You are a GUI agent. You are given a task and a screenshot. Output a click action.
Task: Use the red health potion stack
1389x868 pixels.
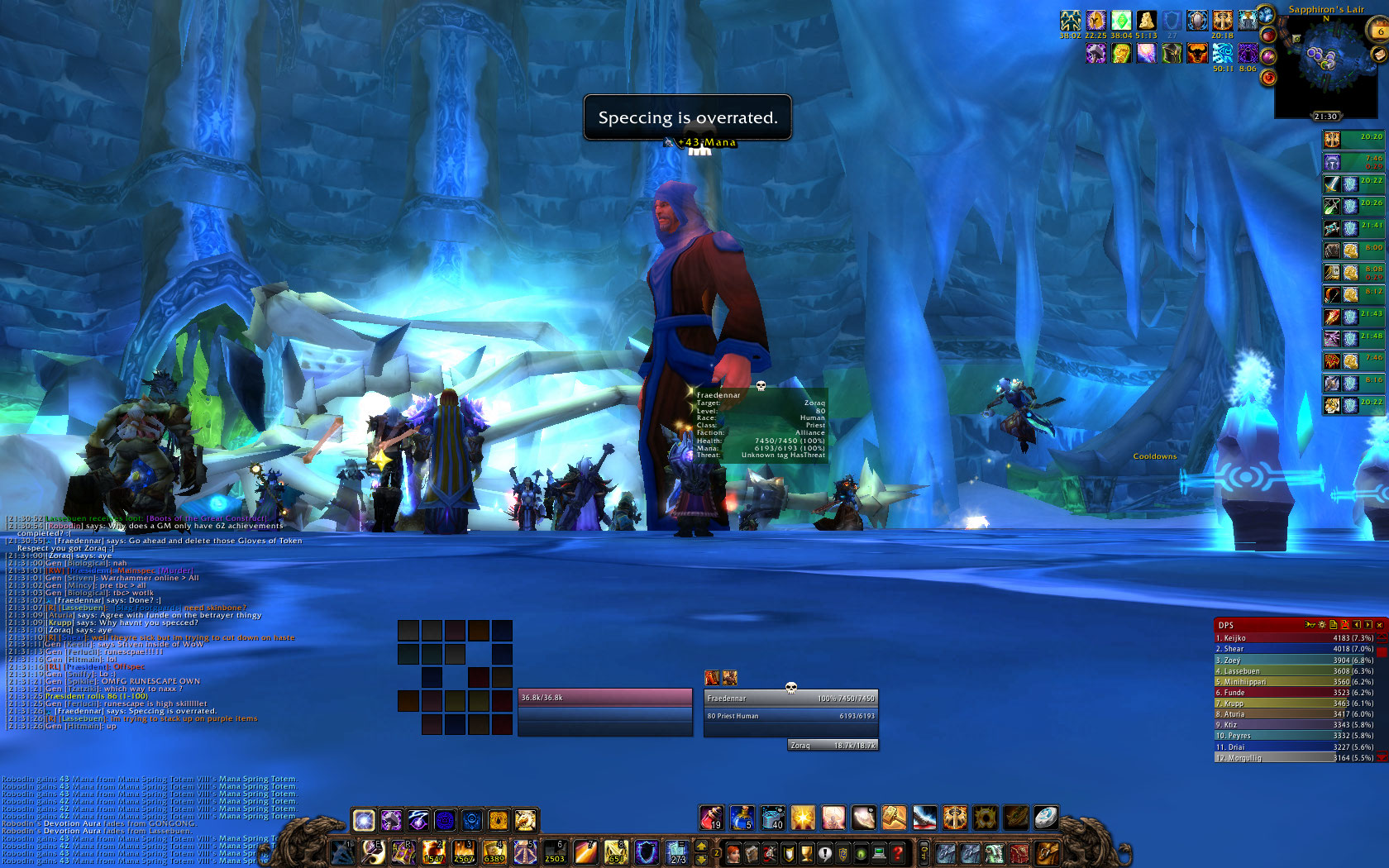(711, 818)
